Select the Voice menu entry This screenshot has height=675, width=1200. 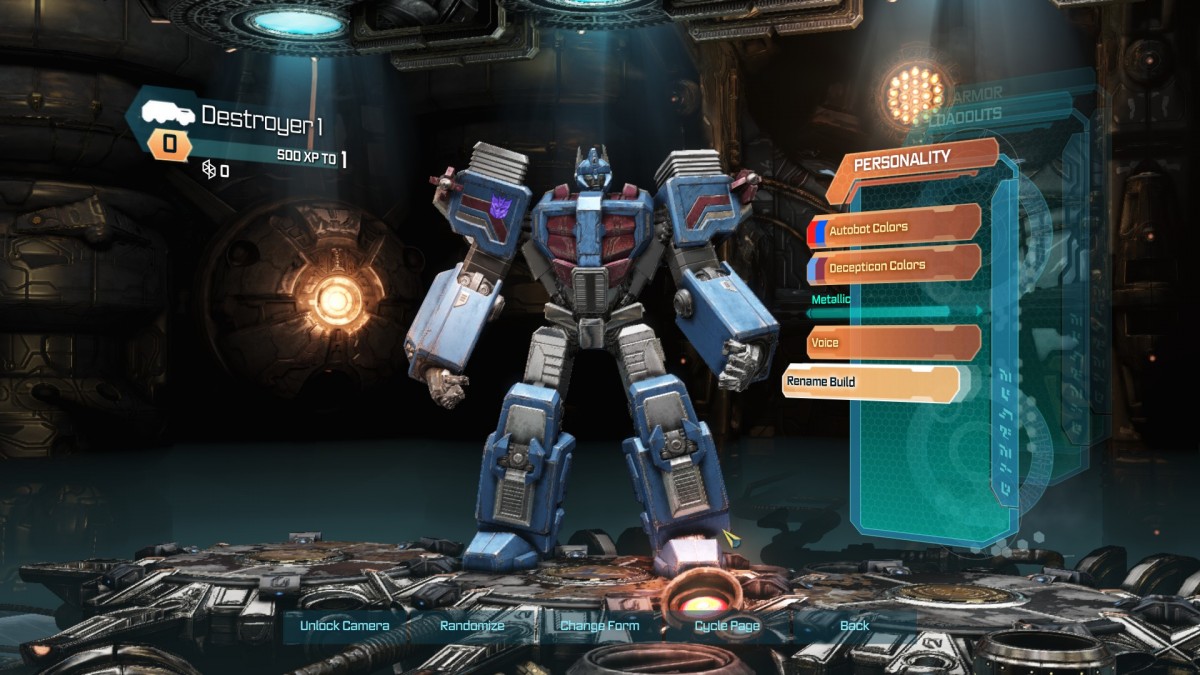(x=893, y=343)
